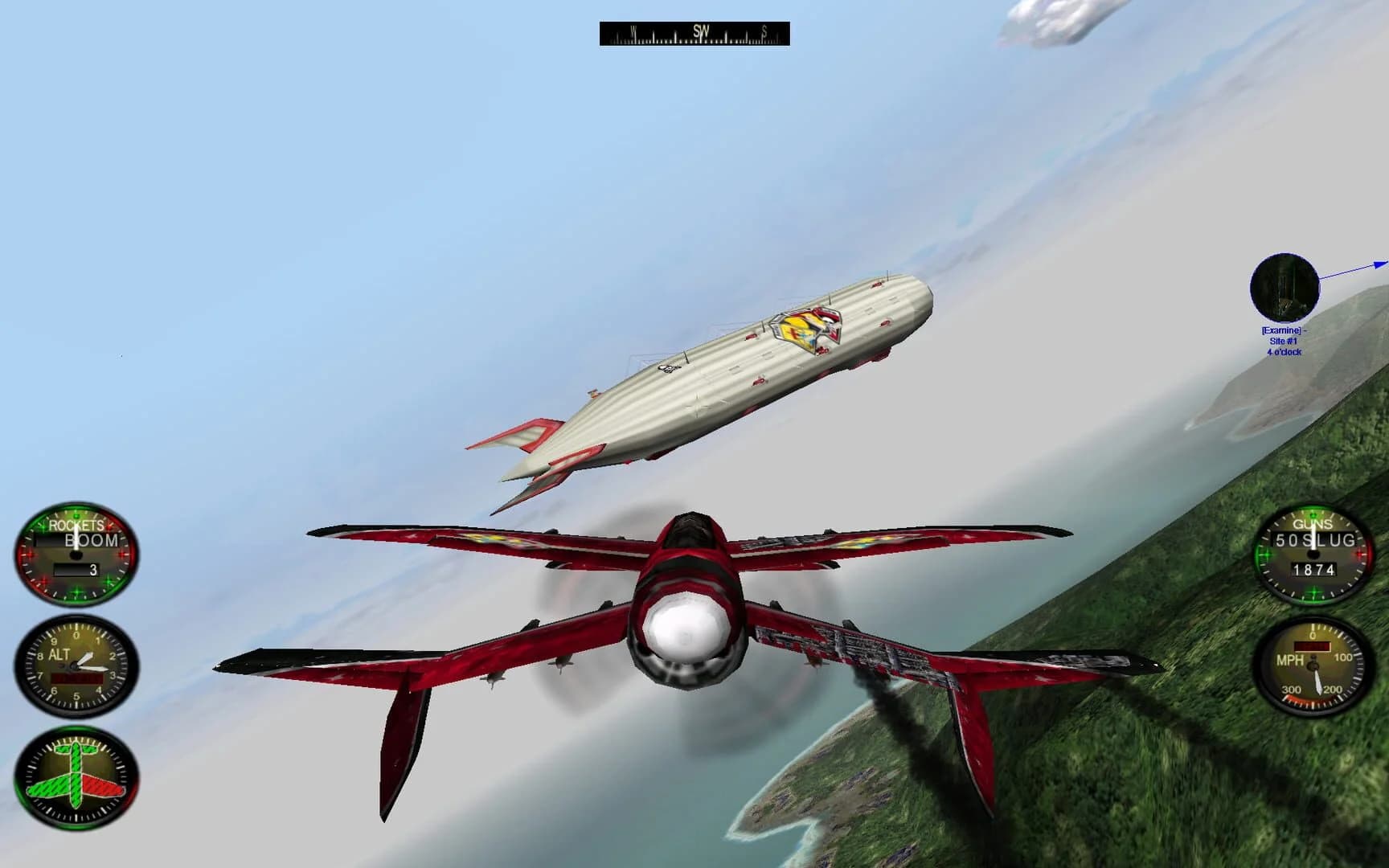Screen dimensions: 1389x868
Task: Click the compass strip at the top
Action: tap(693, 34)
